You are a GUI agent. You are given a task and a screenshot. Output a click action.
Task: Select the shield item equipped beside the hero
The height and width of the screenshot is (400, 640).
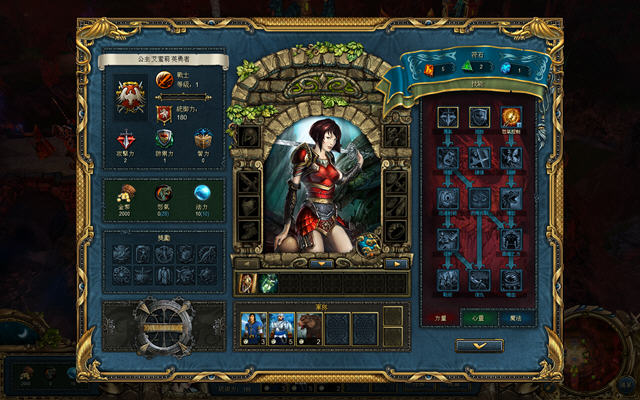coord(367,245)
